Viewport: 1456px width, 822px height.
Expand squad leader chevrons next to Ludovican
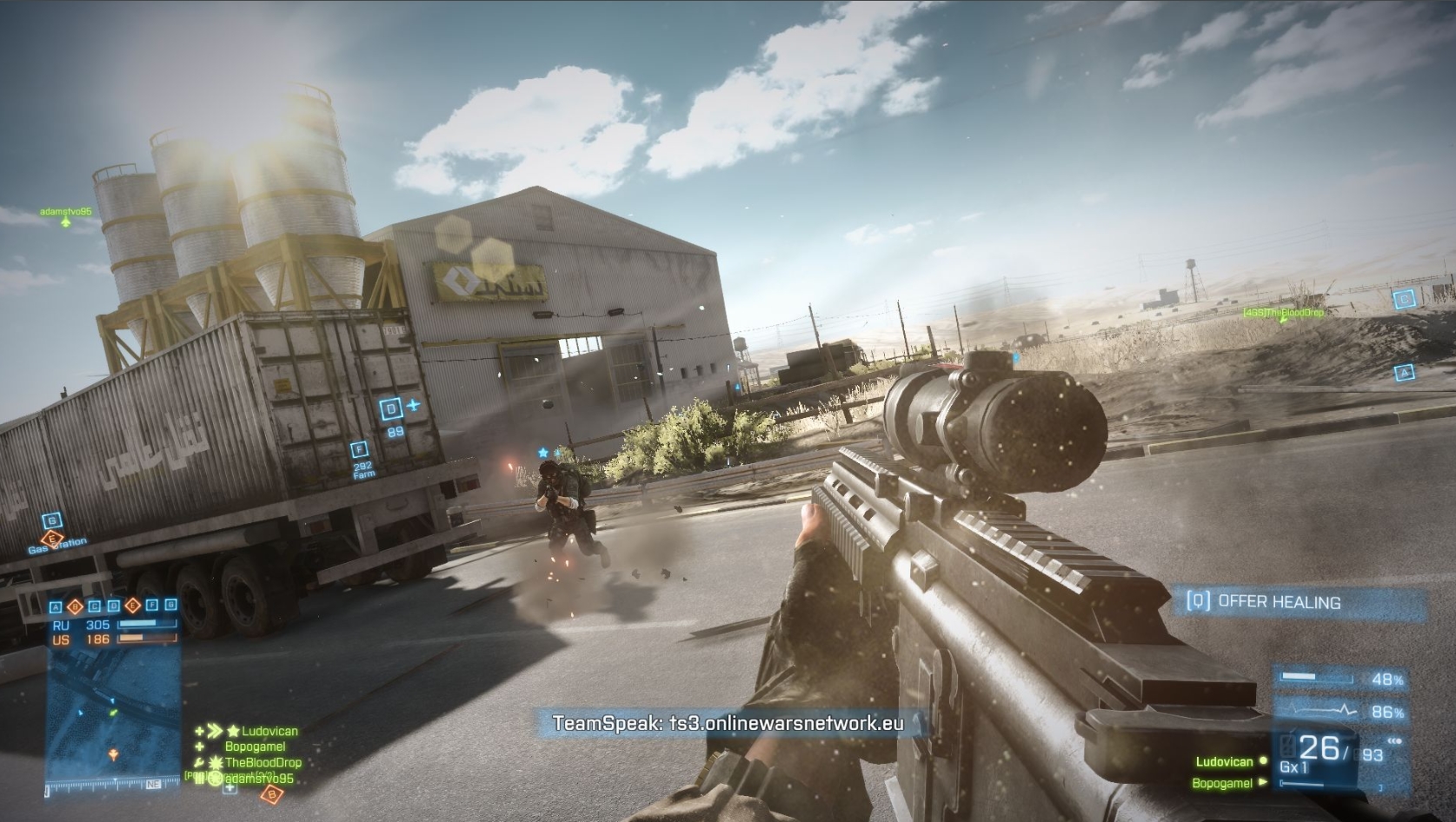(215, 731)
